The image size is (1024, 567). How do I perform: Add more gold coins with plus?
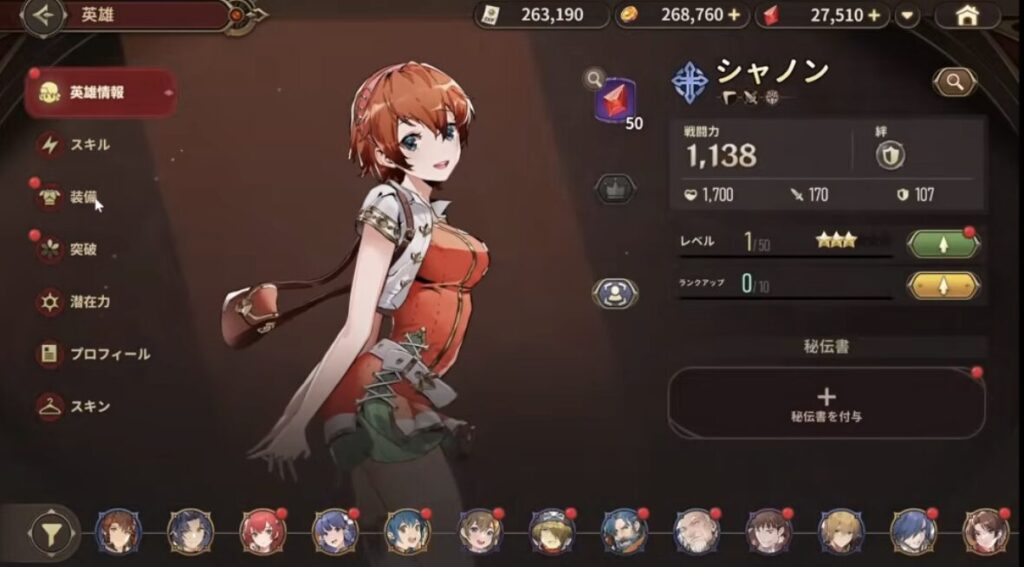coord(736,16)
